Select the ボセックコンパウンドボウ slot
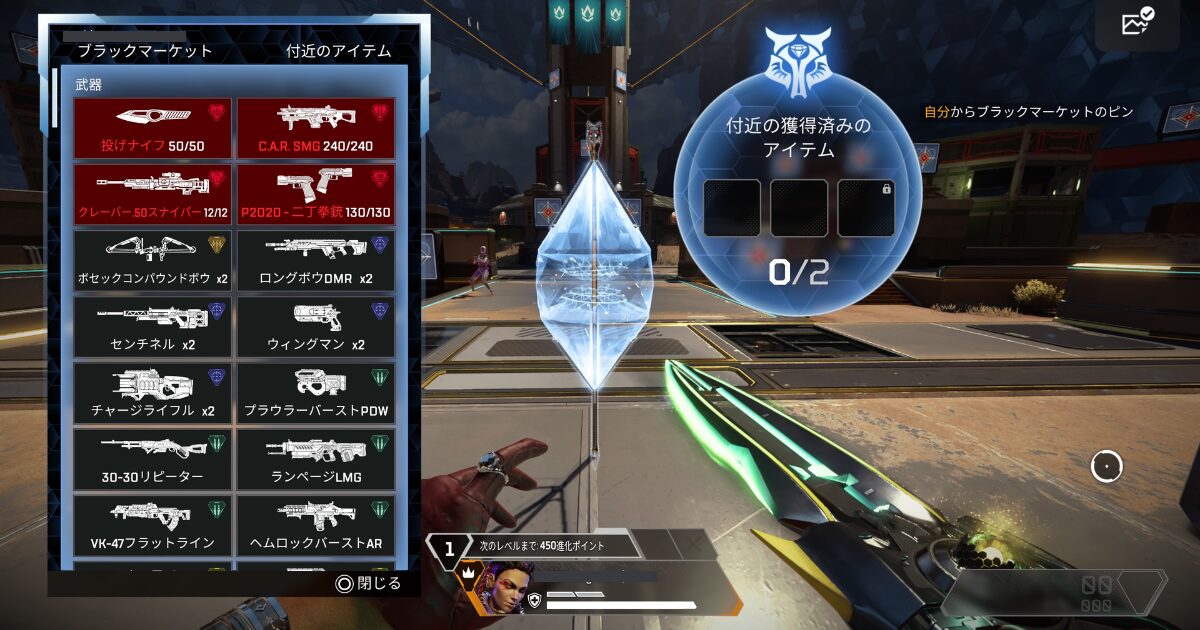Screen dimensions: 1200x630 152,260
